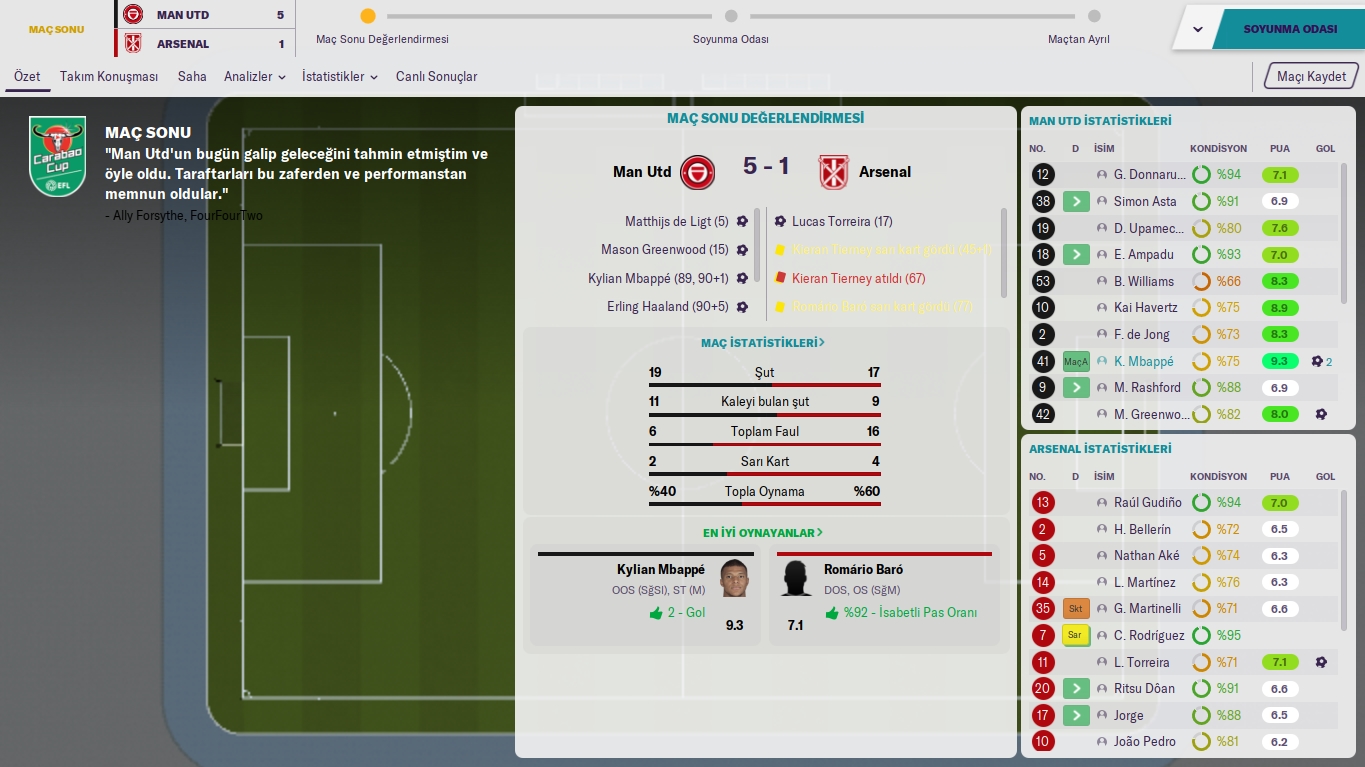
Task: Click the Maçtan Ayrıl progress step
Action: coord(1094,17)
